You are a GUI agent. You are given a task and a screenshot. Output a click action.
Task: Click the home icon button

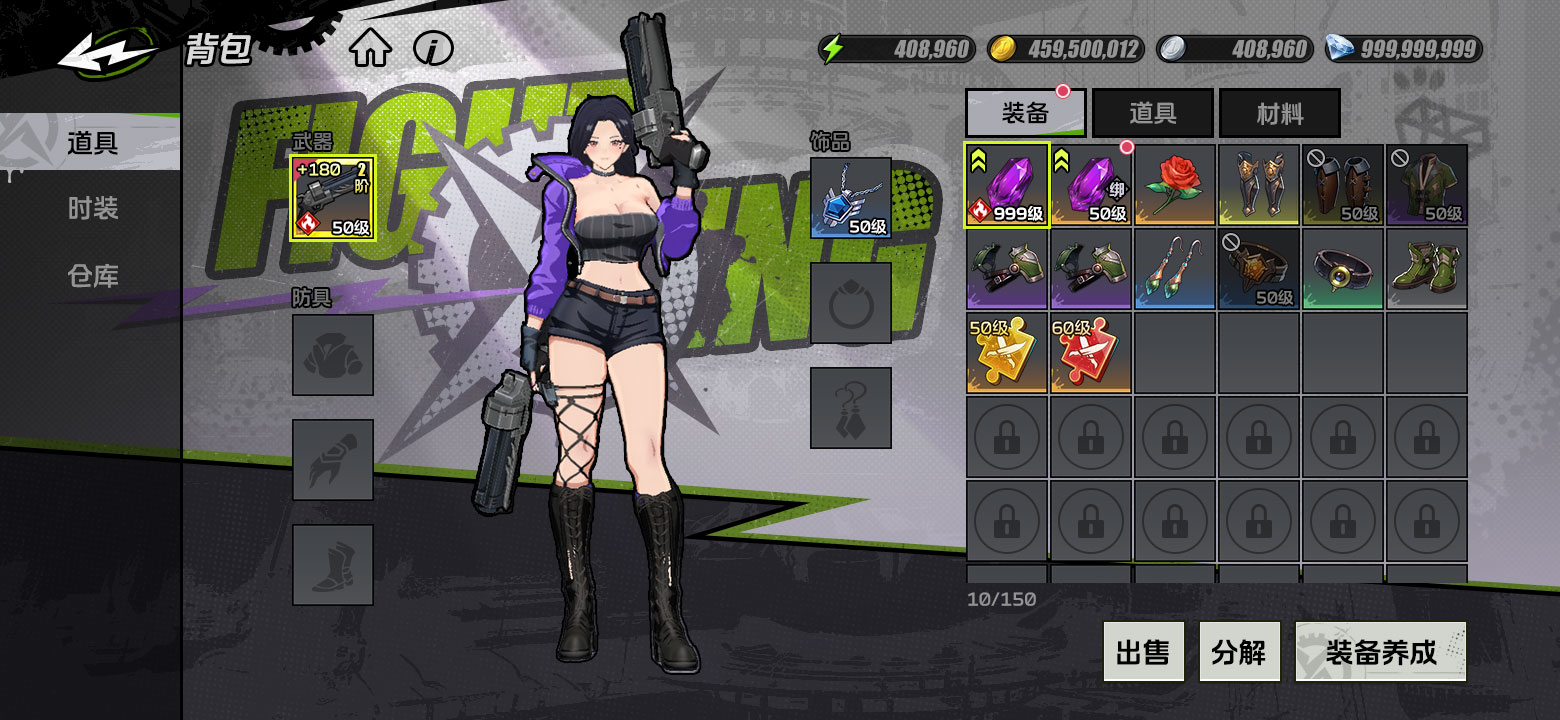click(x=370, y=49)
